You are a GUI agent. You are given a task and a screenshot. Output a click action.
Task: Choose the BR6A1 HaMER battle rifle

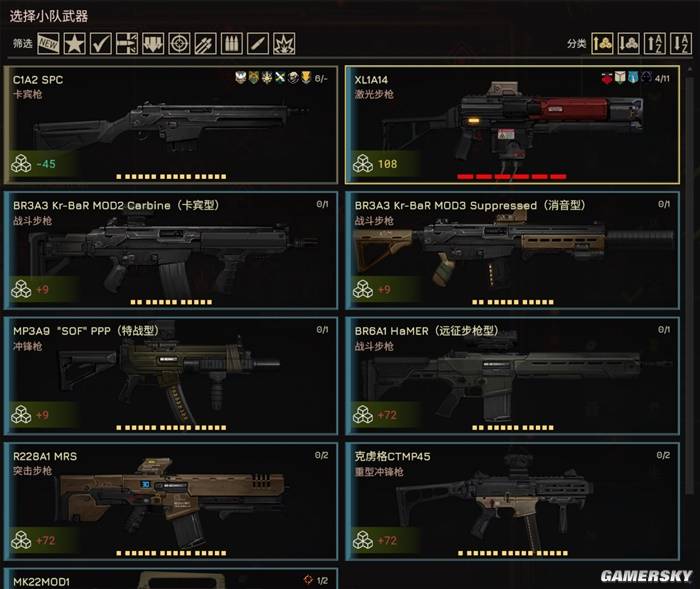[x=512, y=375]
